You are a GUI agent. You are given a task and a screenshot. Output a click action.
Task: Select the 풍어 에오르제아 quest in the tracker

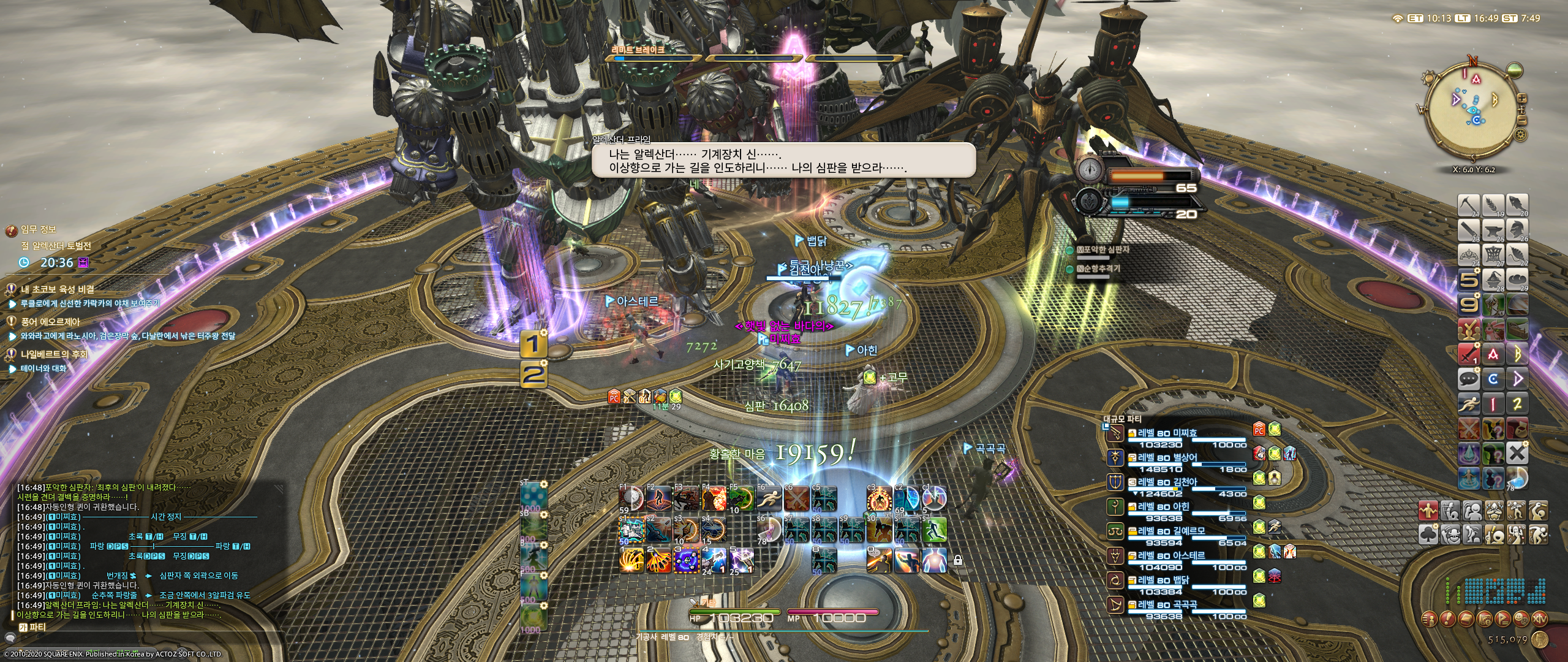pyautogui.click(x=50, y=322)
